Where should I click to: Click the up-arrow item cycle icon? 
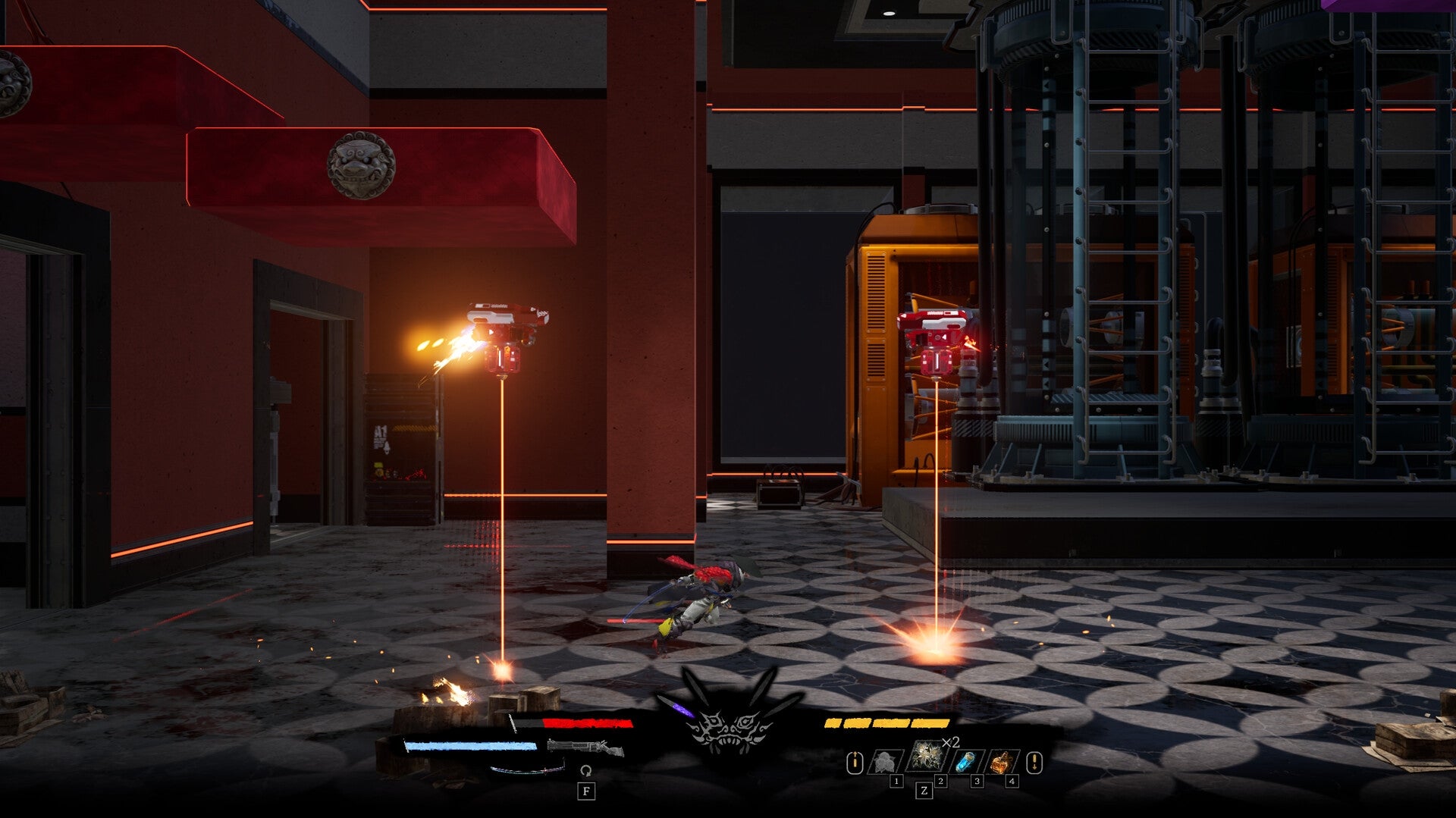point(855,762)
